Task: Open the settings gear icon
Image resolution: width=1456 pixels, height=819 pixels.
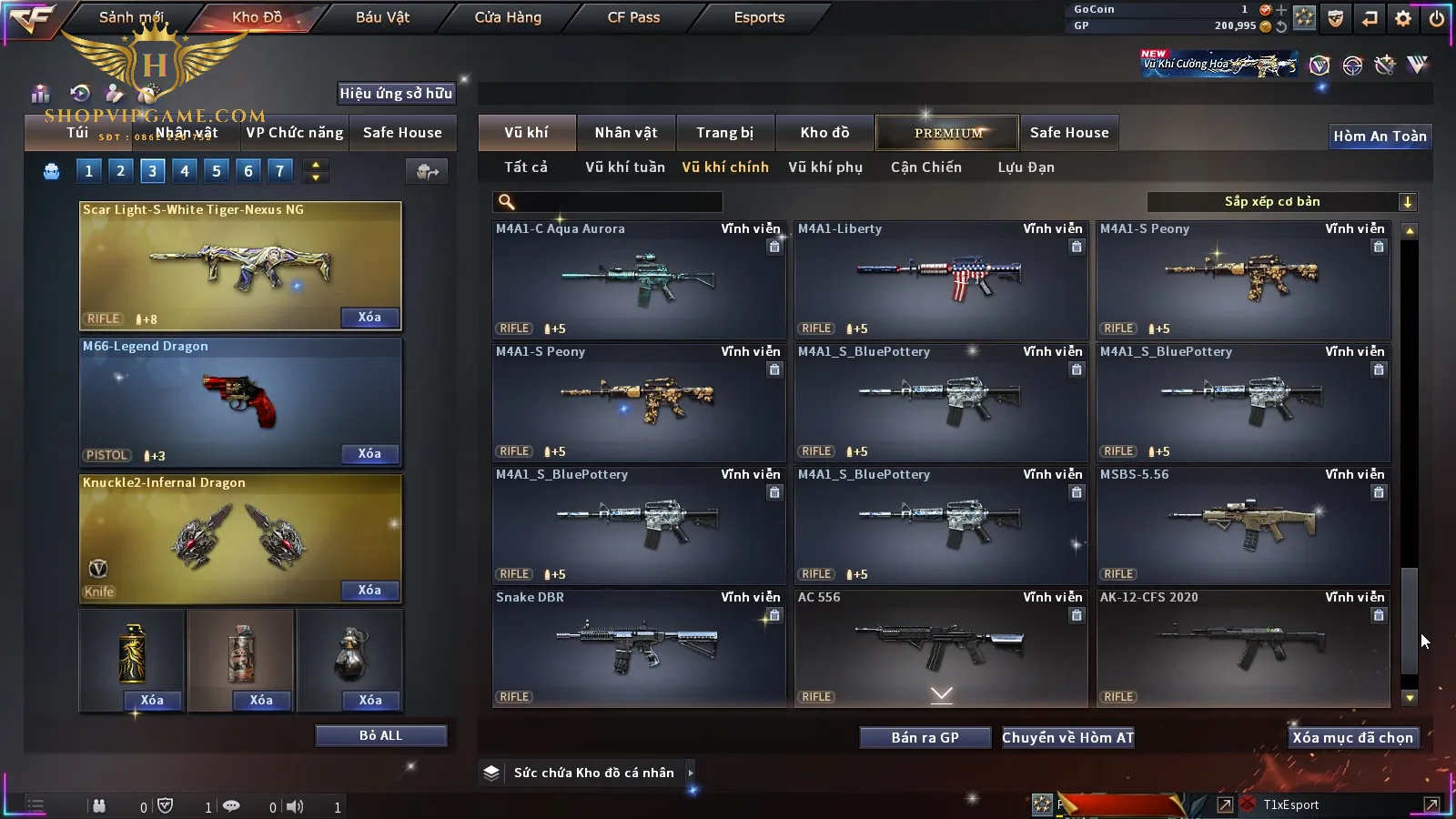Action: coord(1402,18)
